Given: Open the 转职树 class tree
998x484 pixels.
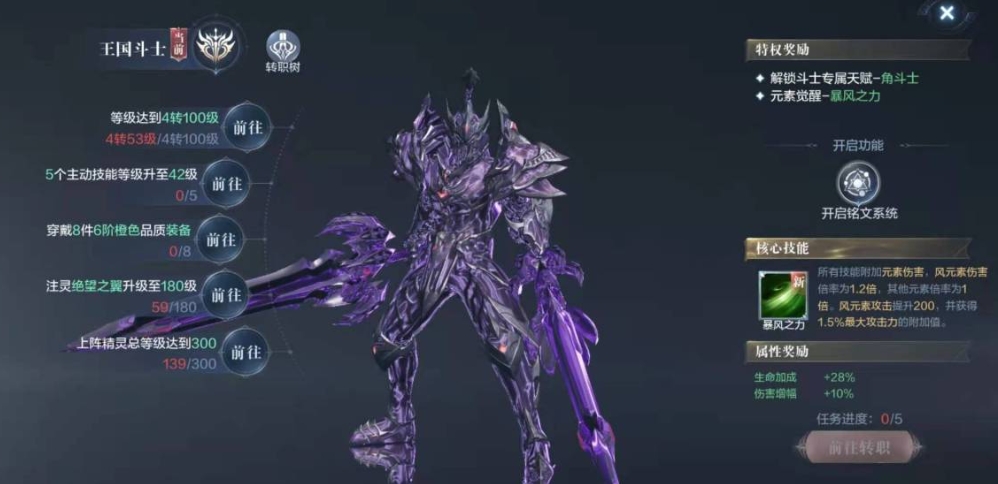Looking at the screenshot, I should point(283,46).
